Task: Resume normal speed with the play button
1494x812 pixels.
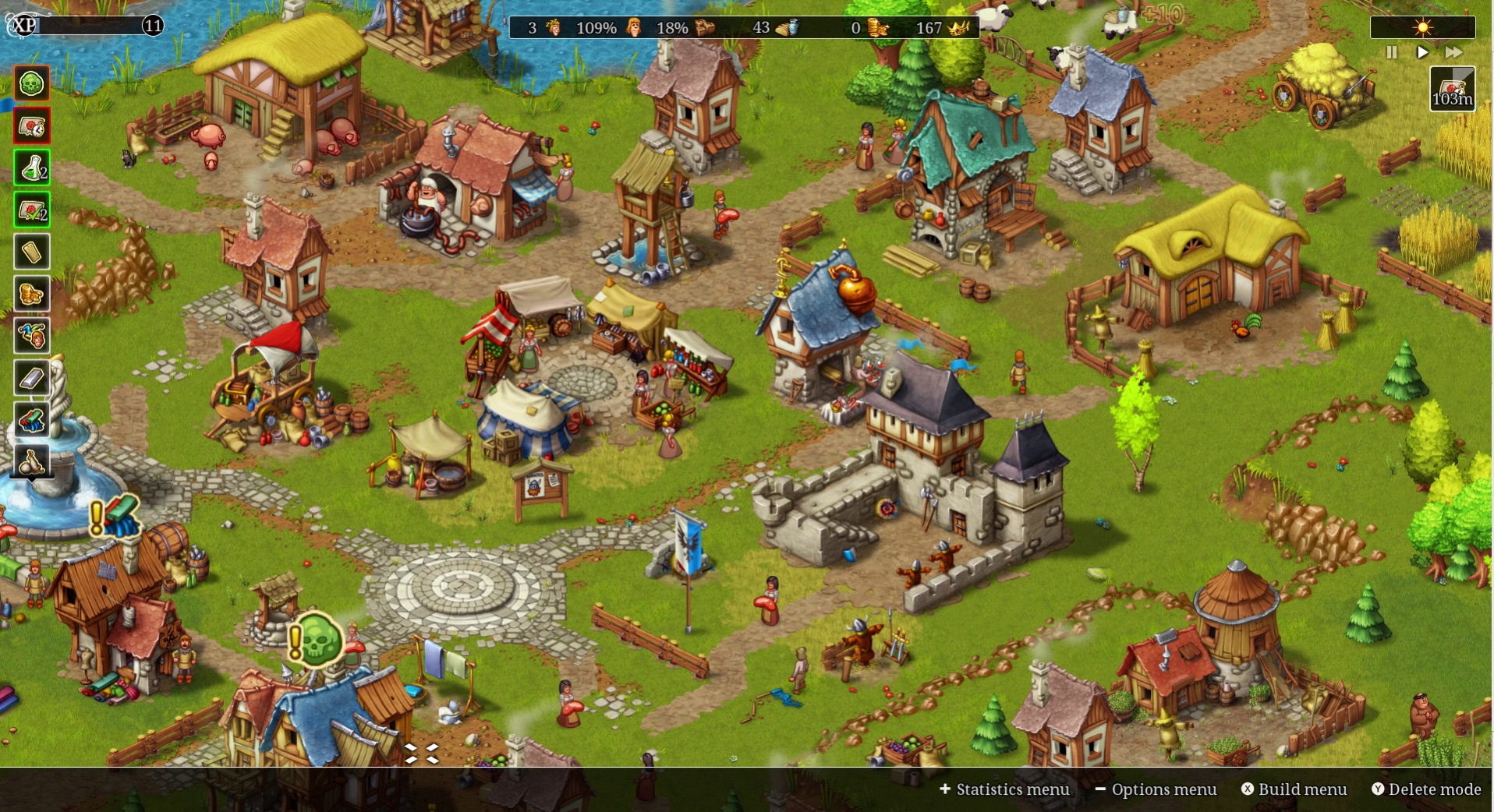Action: (x=1423, y=53)
